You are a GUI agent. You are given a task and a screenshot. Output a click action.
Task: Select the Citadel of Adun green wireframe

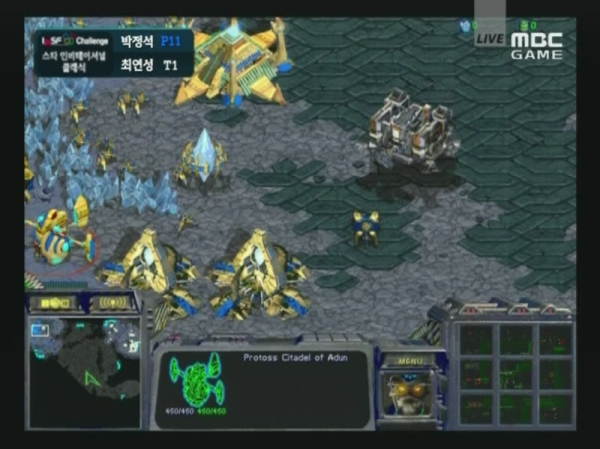pos(197,376)
